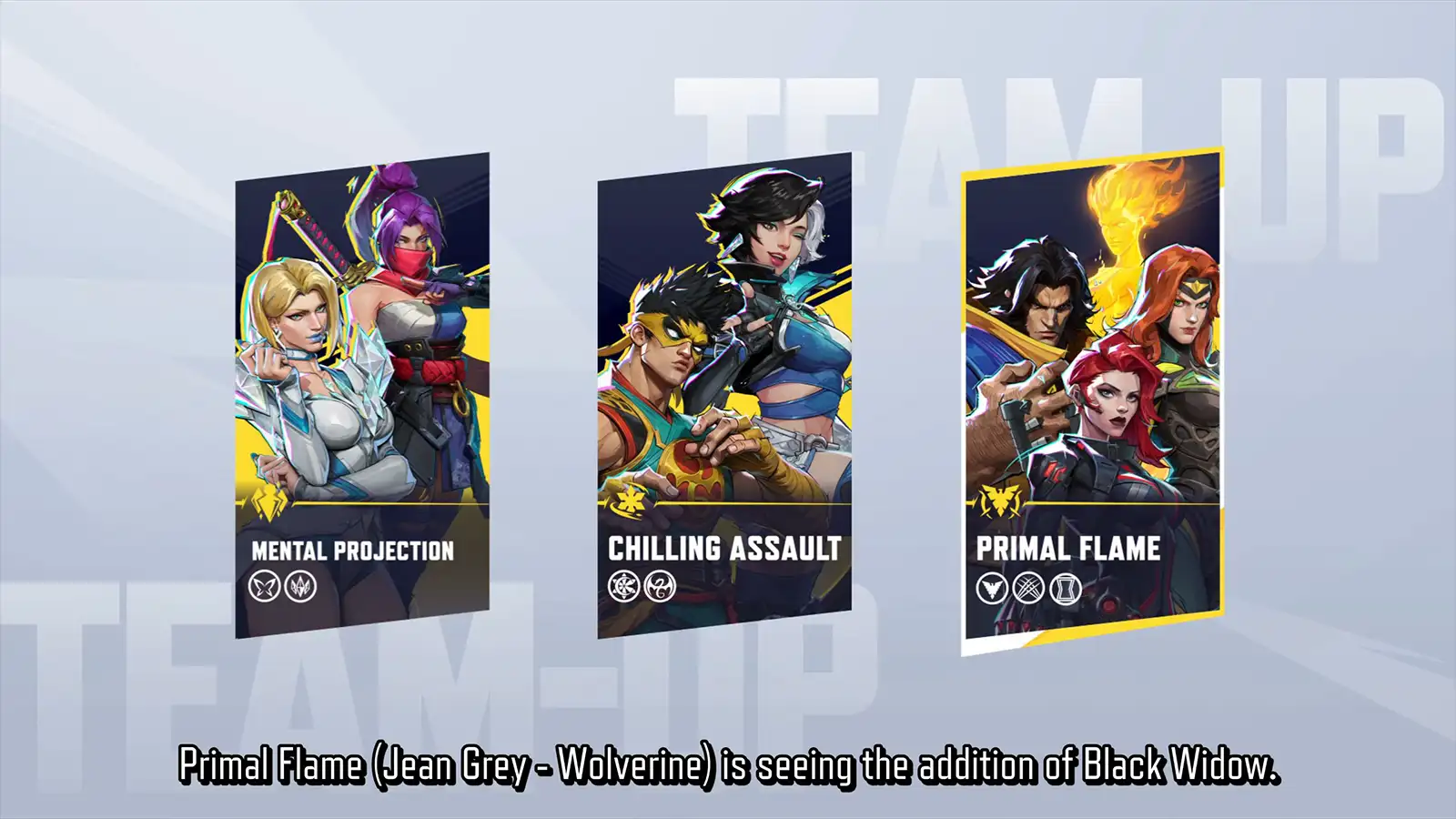Click the Phoenix hero icon on Primal Flame
1456x819 pixels.
point(992,588)
